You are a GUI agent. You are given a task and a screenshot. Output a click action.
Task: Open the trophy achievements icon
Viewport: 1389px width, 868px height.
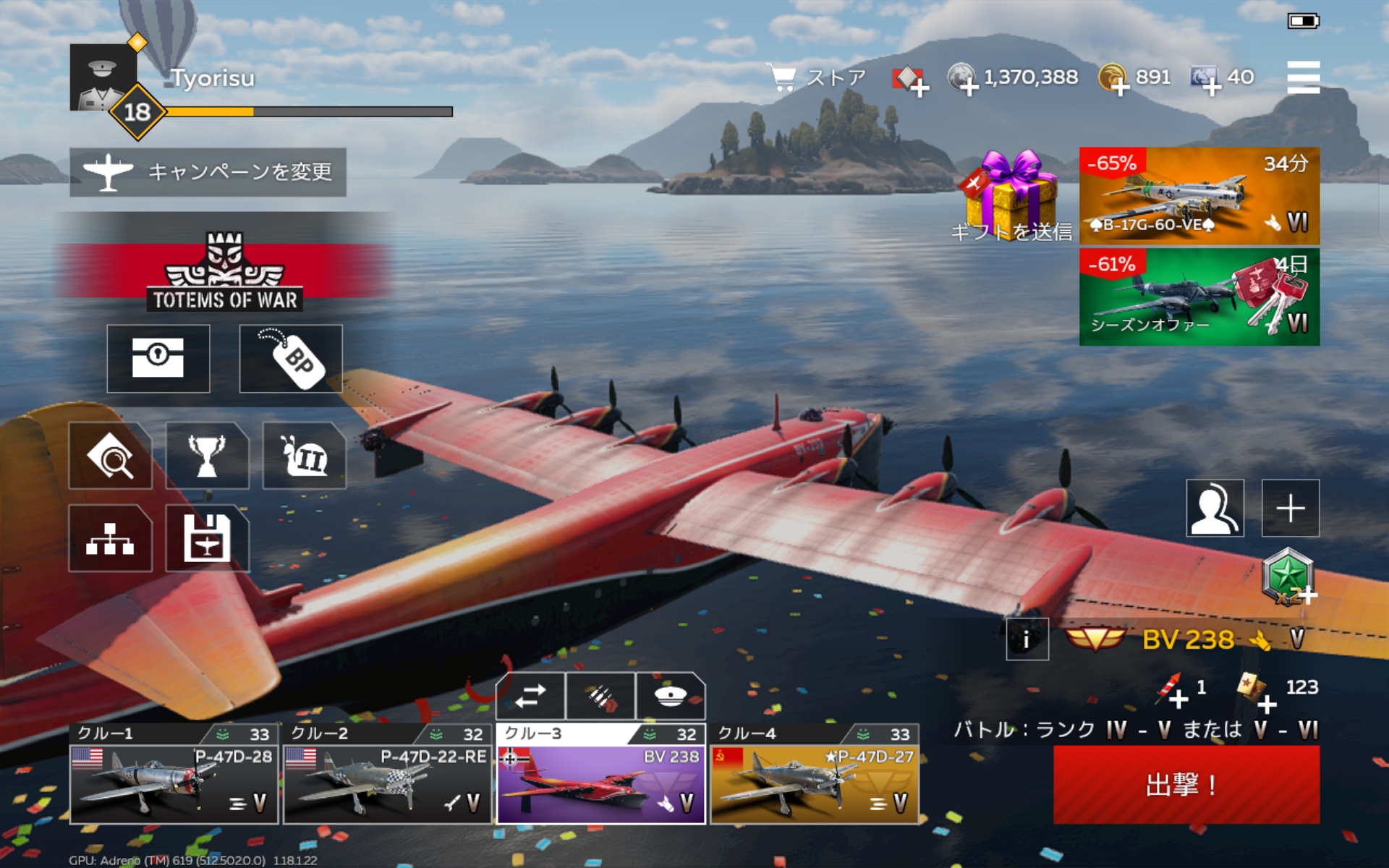[207, 456]
